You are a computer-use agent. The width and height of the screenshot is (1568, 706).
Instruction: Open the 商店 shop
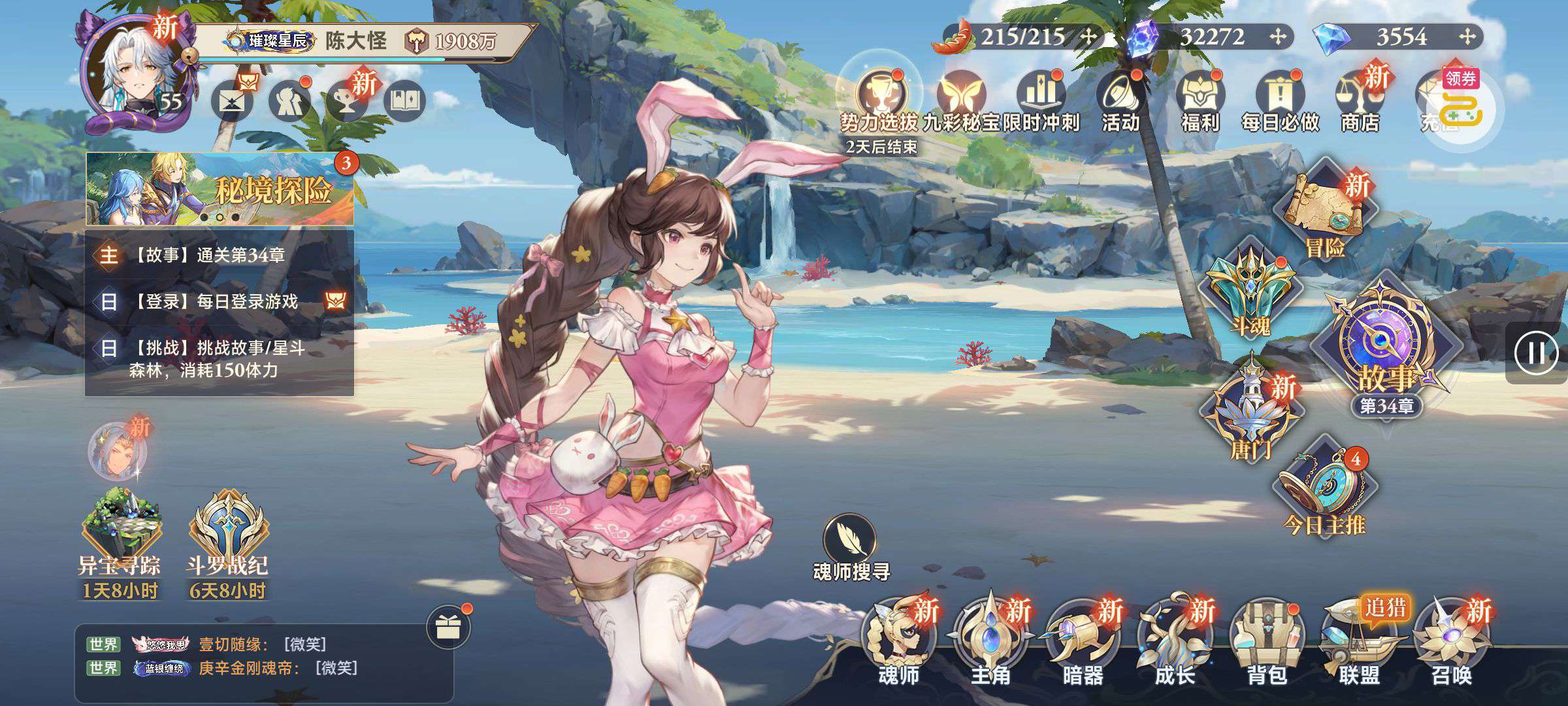tap(1359, 101)
